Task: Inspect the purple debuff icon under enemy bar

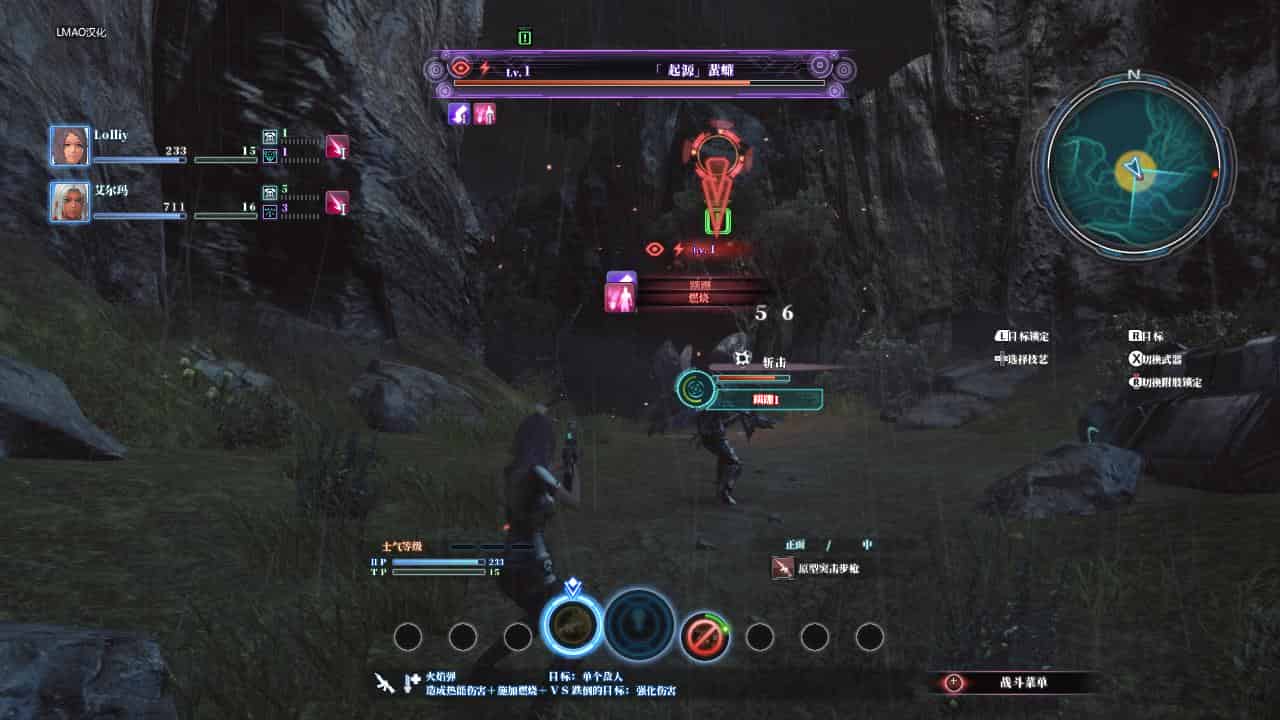Action: [x=460, y=114]
